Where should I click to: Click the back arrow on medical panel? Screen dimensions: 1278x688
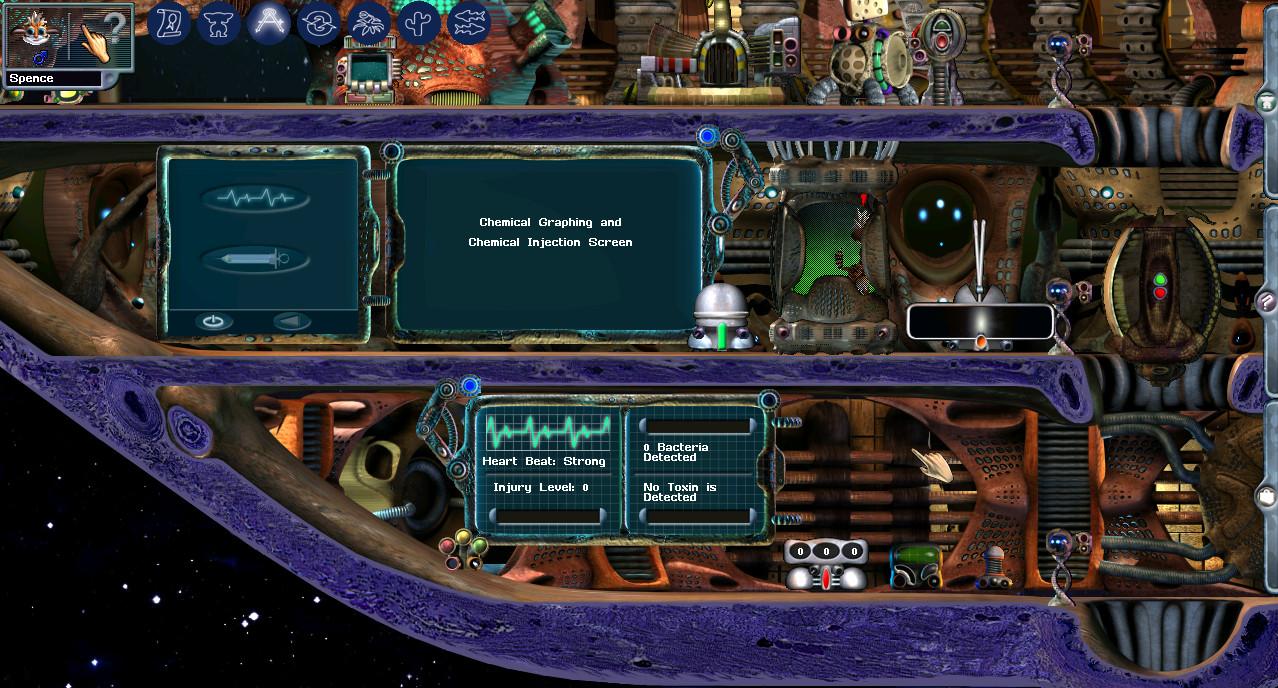[292, 322]
